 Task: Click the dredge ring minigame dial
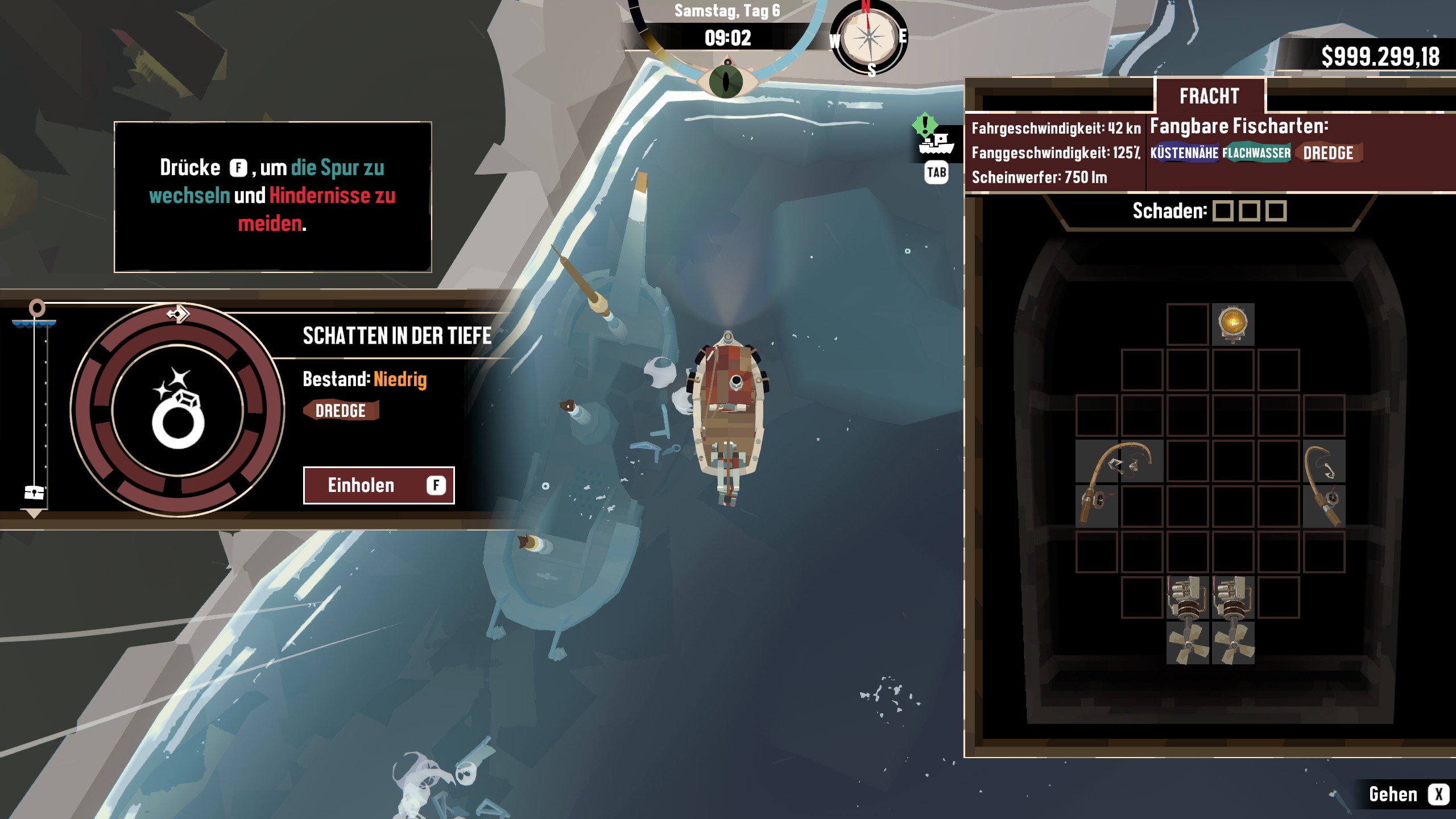tap(178, 410)
